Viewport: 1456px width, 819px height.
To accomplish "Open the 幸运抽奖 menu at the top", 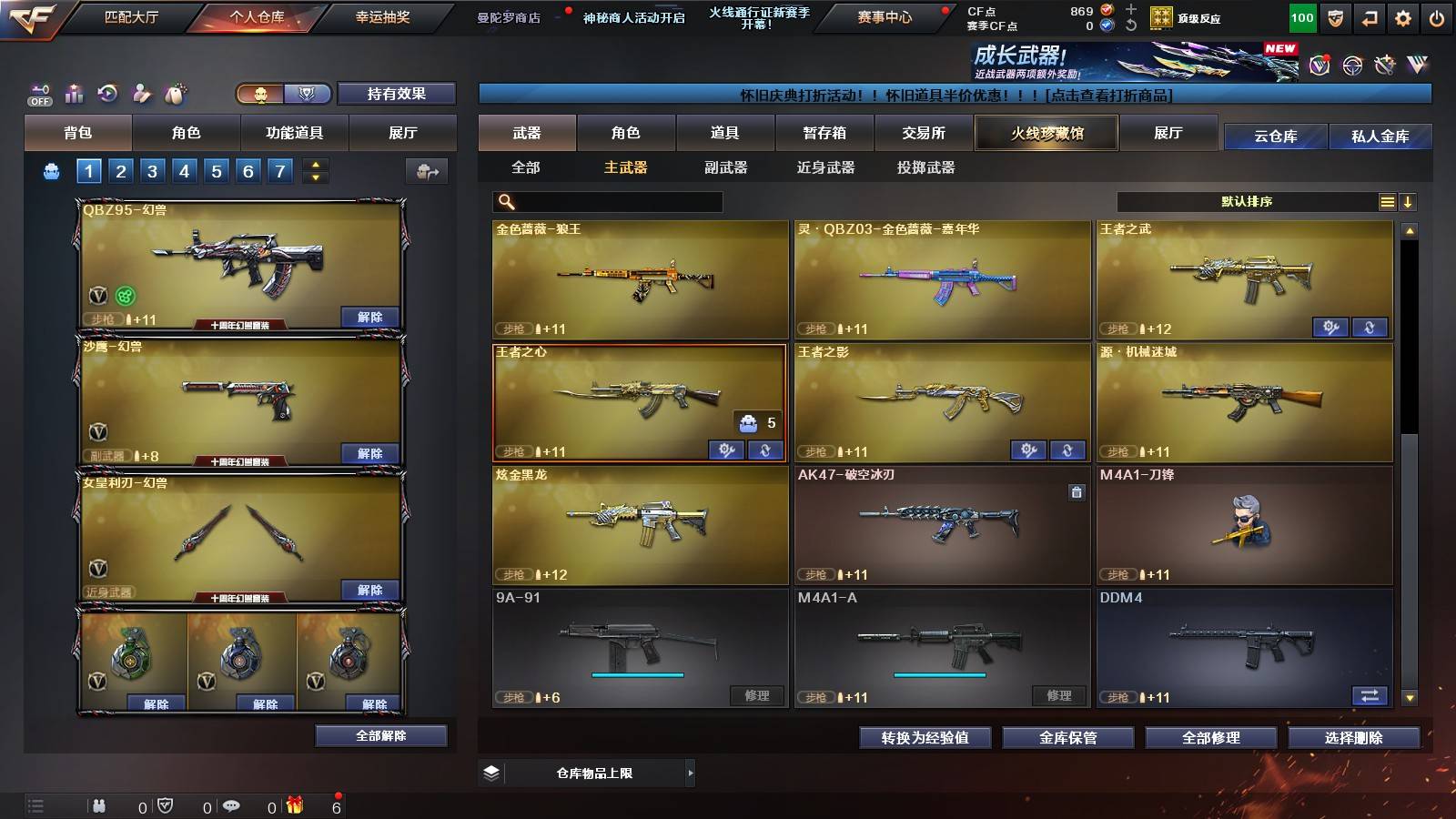I will (x=384, y=16).
